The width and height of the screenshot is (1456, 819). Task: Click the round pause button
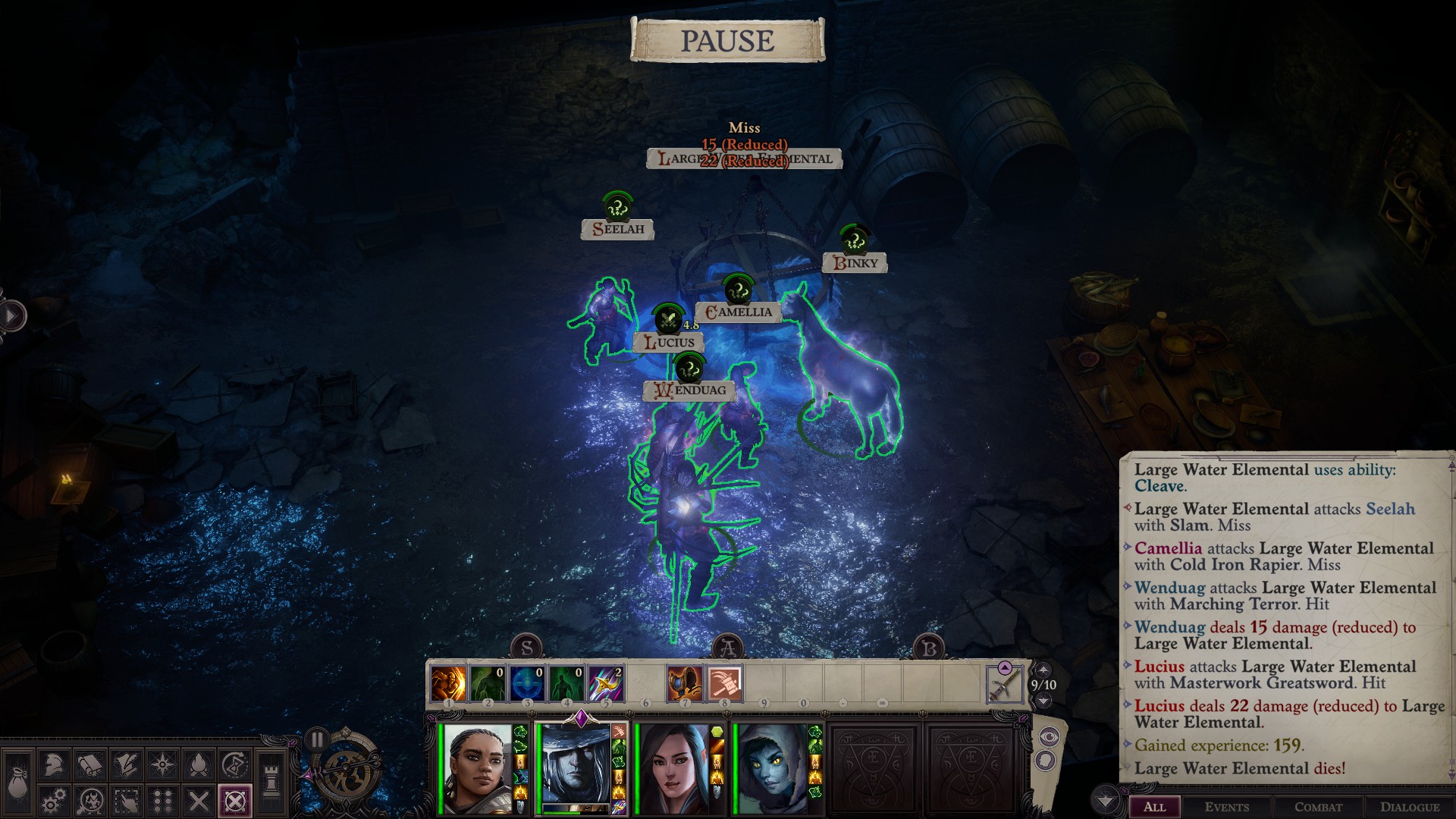pyautogui.click(x=316, y=739)
